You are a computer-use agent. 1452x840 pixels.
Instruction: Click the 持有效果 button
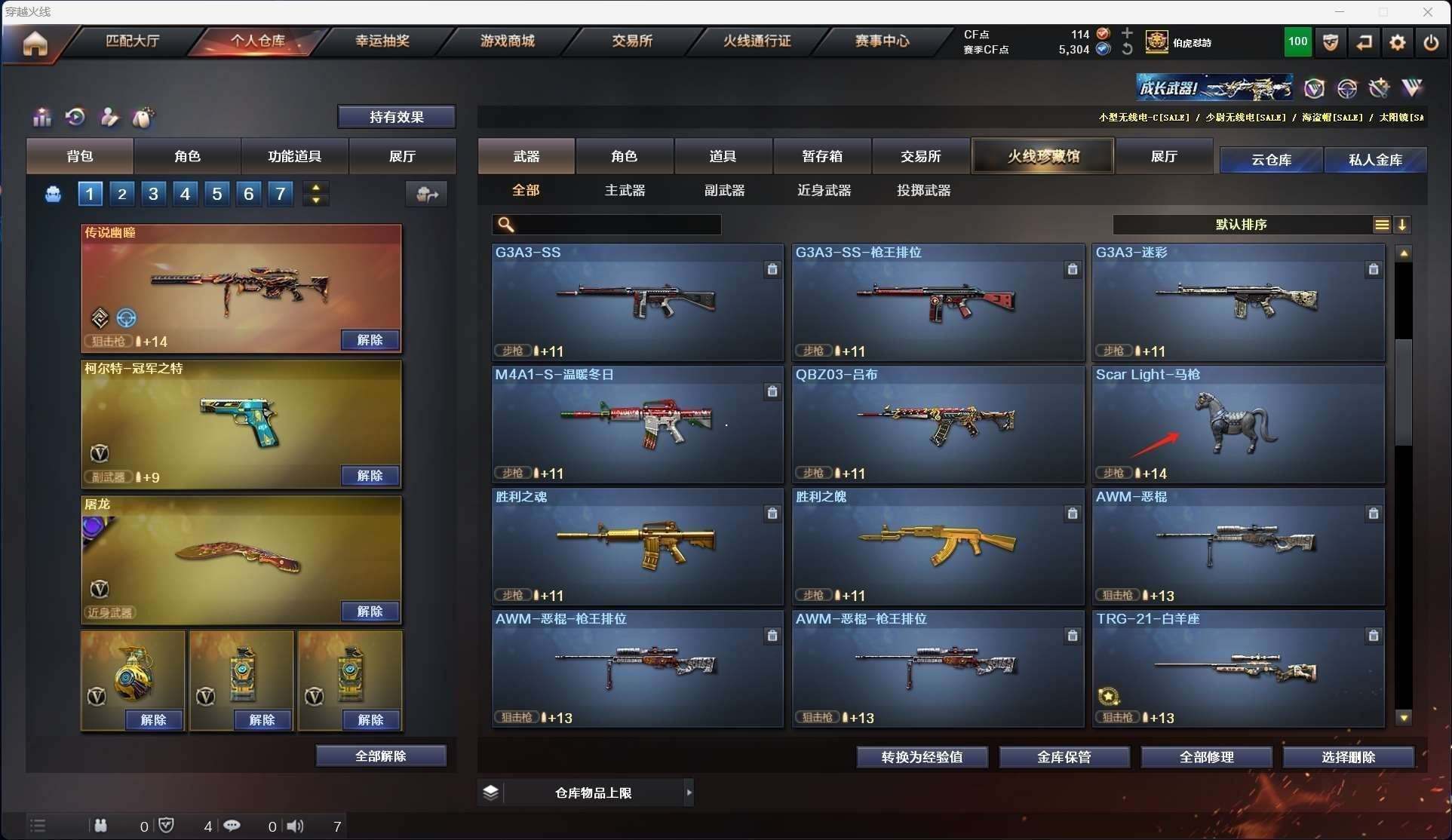[x=396, y=117]
